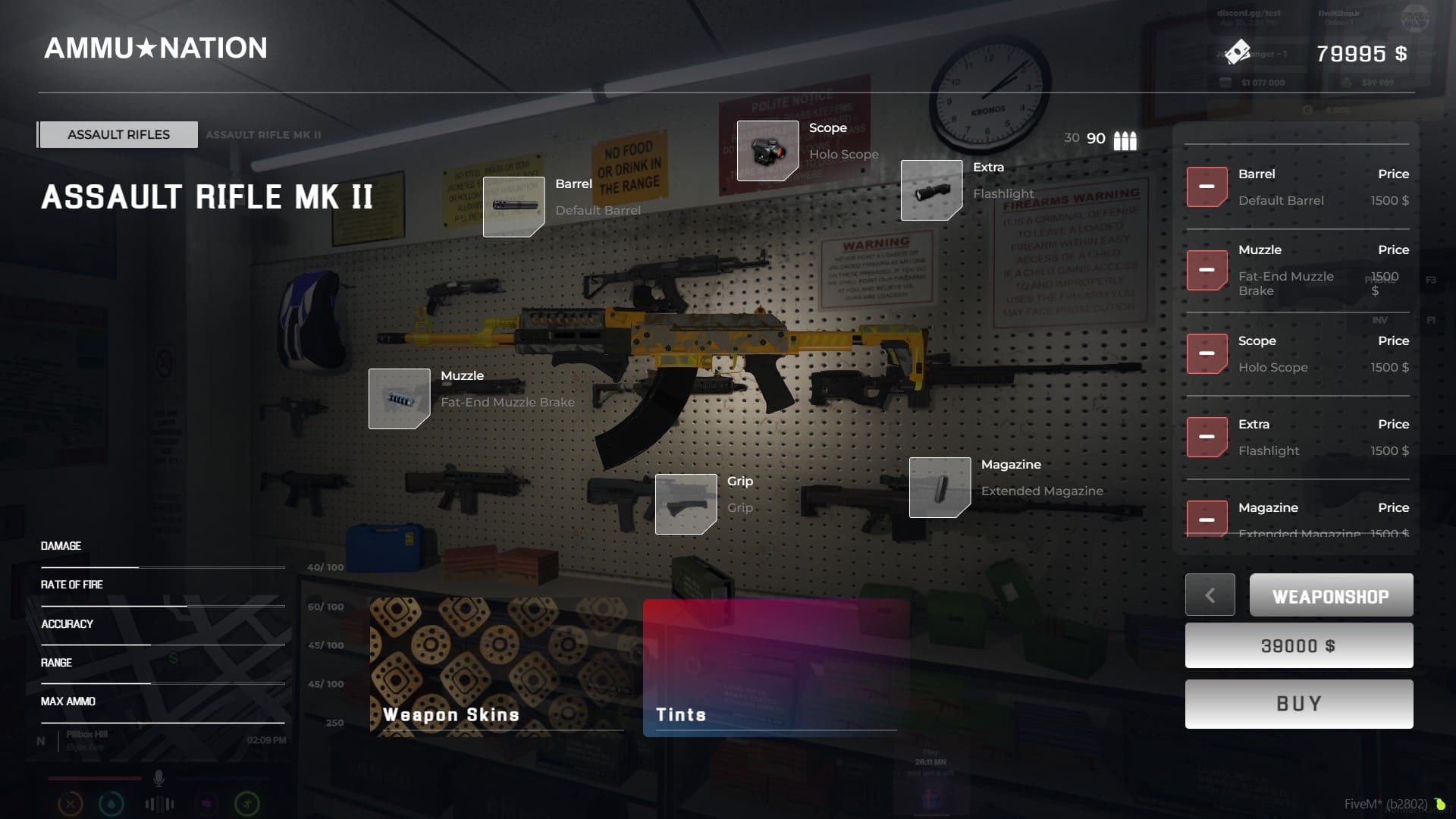The height and width of the screenshot is (819, 1456).
Task: Remove Holo Scope from the purchase list
Action: (x=1207, y=353)
